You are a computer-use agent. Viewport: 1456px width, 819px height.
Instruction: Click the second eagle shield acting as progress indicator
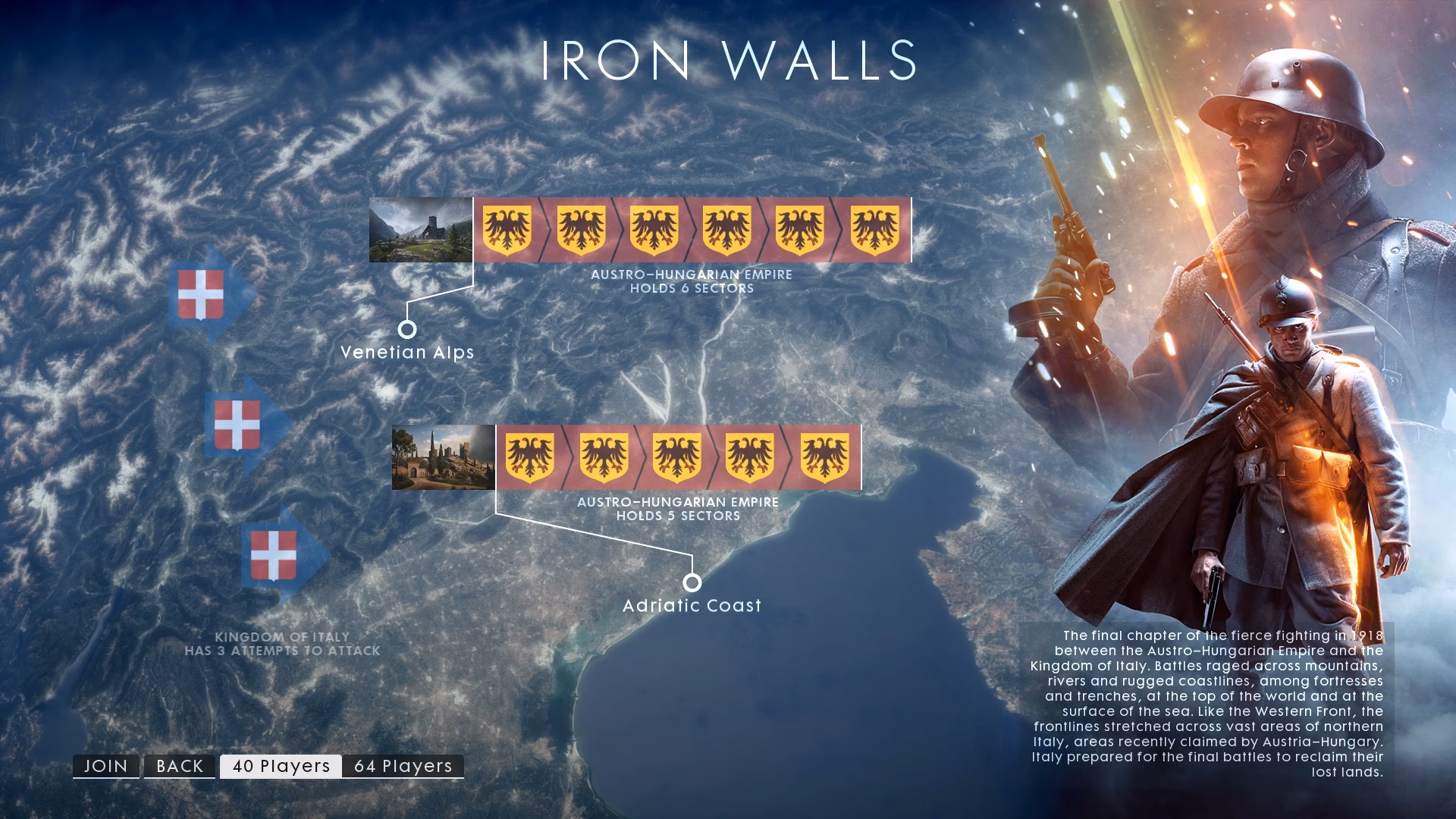point(581,230)
